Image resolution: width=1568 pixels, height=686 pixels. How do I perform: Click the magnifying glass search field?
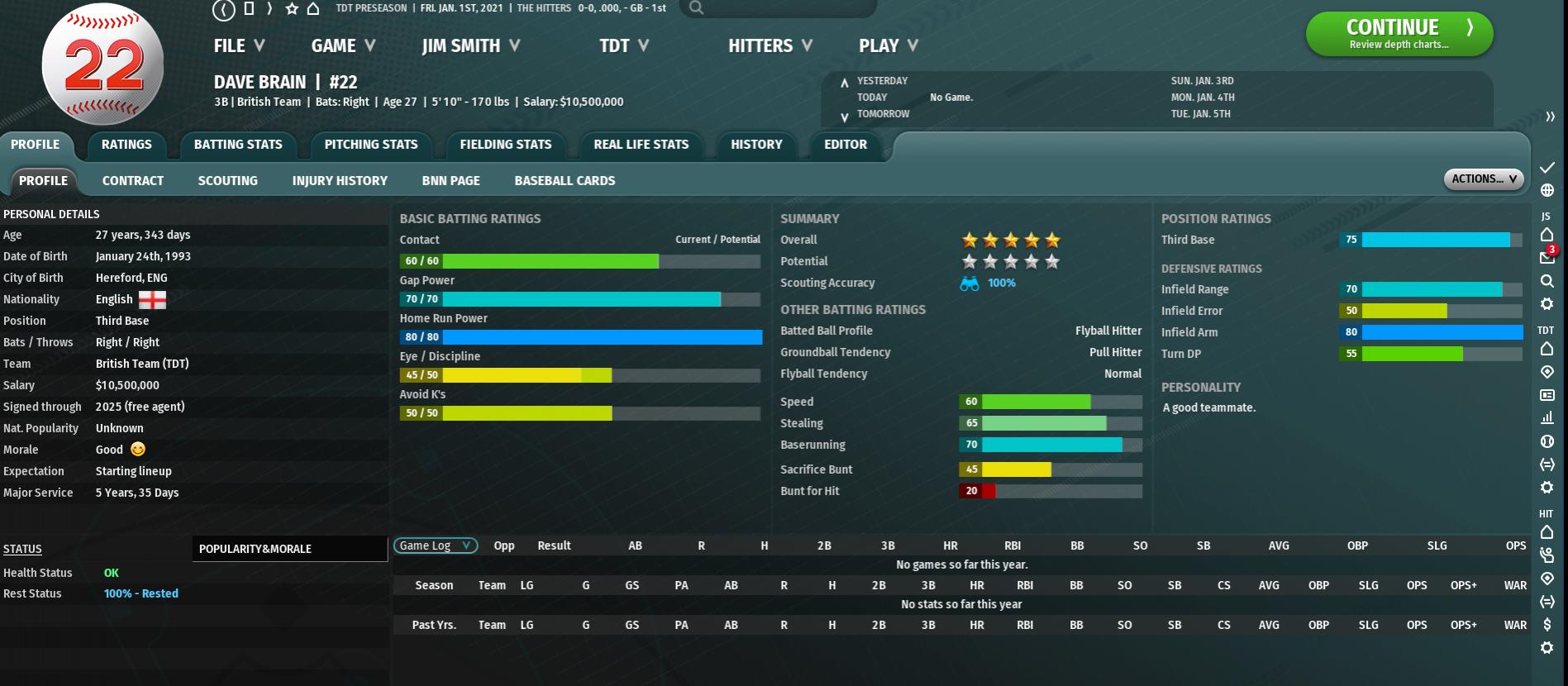[x=777, y=8]
